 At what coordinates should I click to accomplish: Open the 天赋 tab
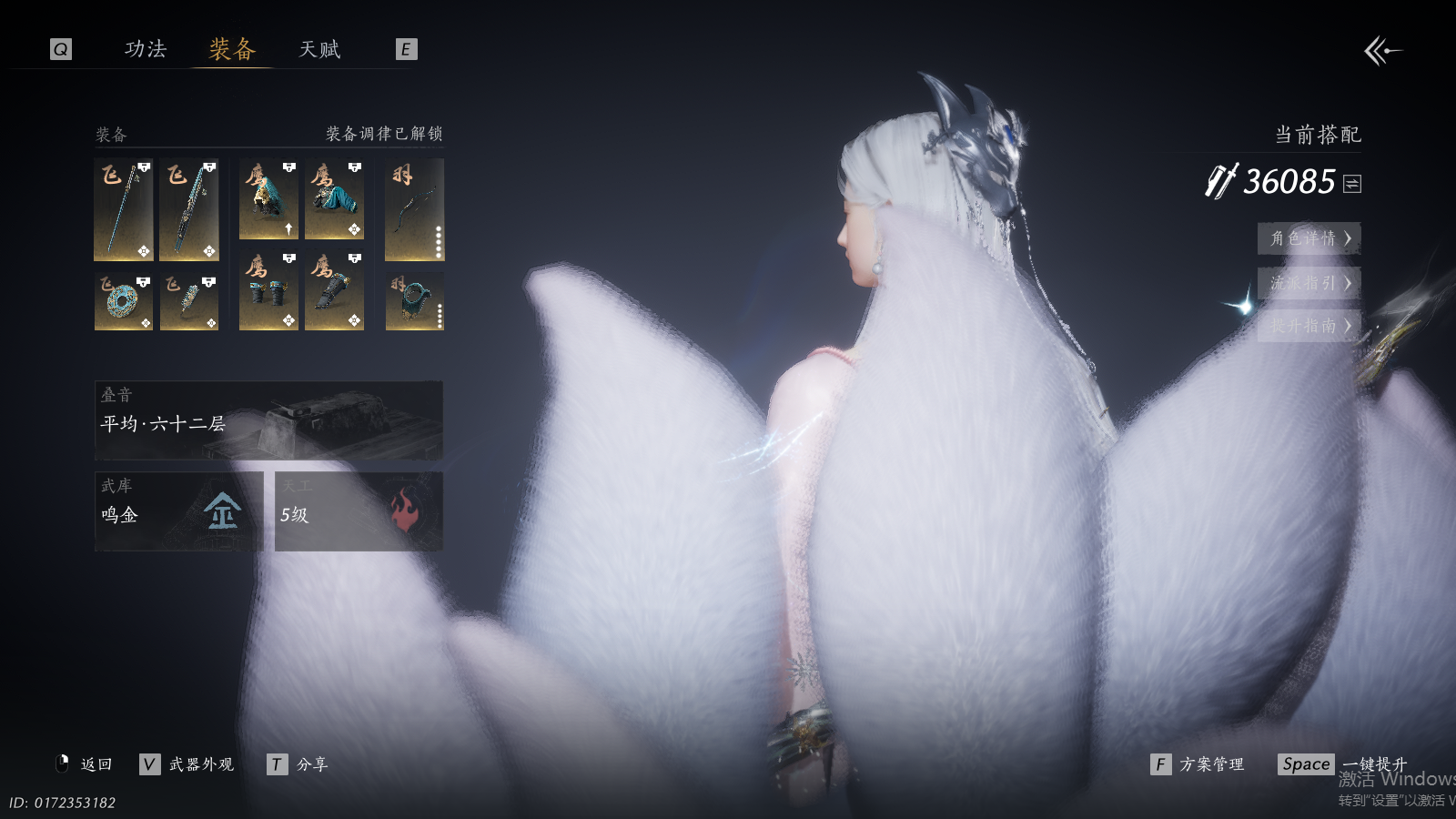pyautogui.click(x=319, y=49)
